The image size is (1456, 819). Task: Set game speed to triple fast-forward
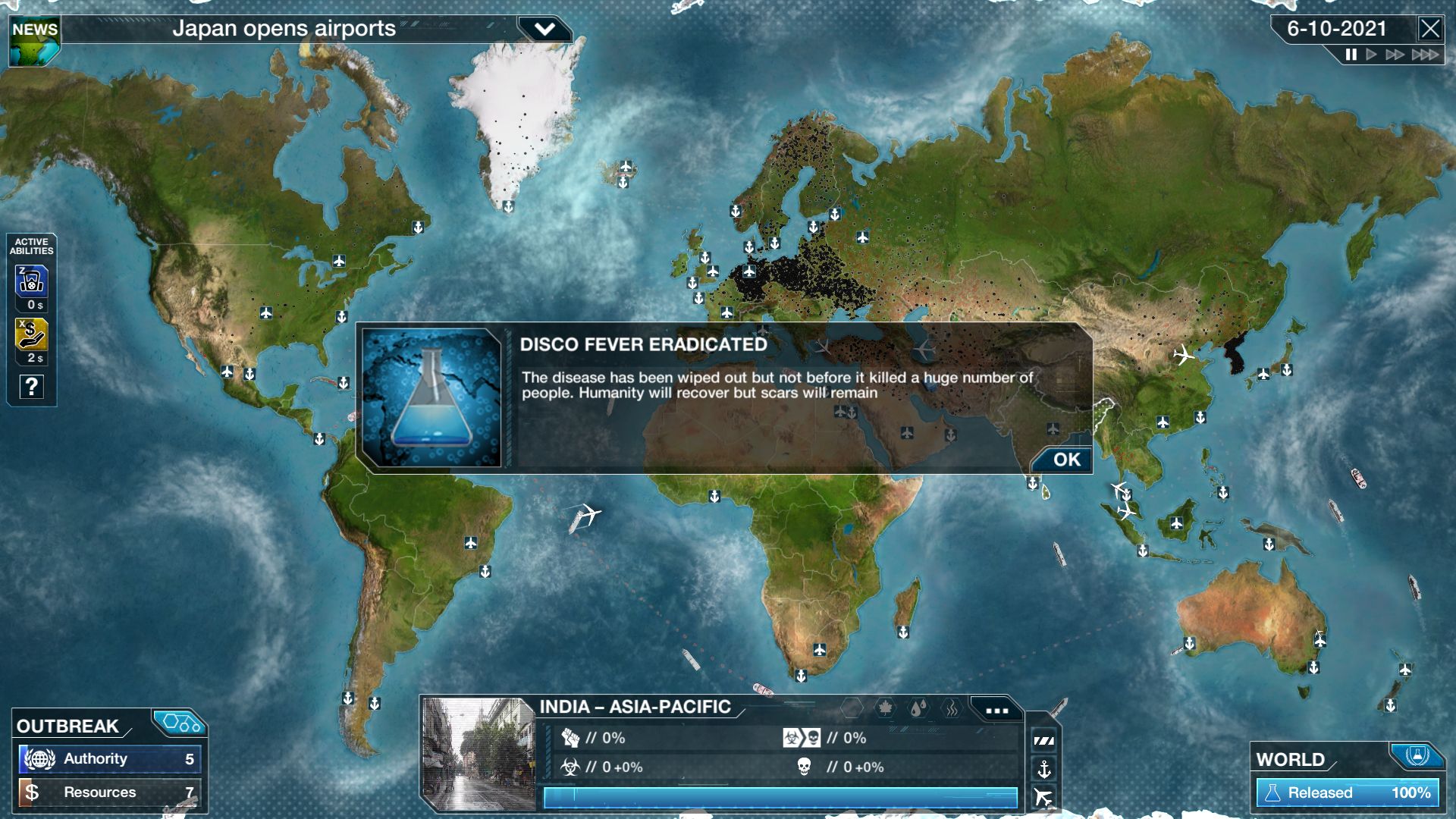1425,55
